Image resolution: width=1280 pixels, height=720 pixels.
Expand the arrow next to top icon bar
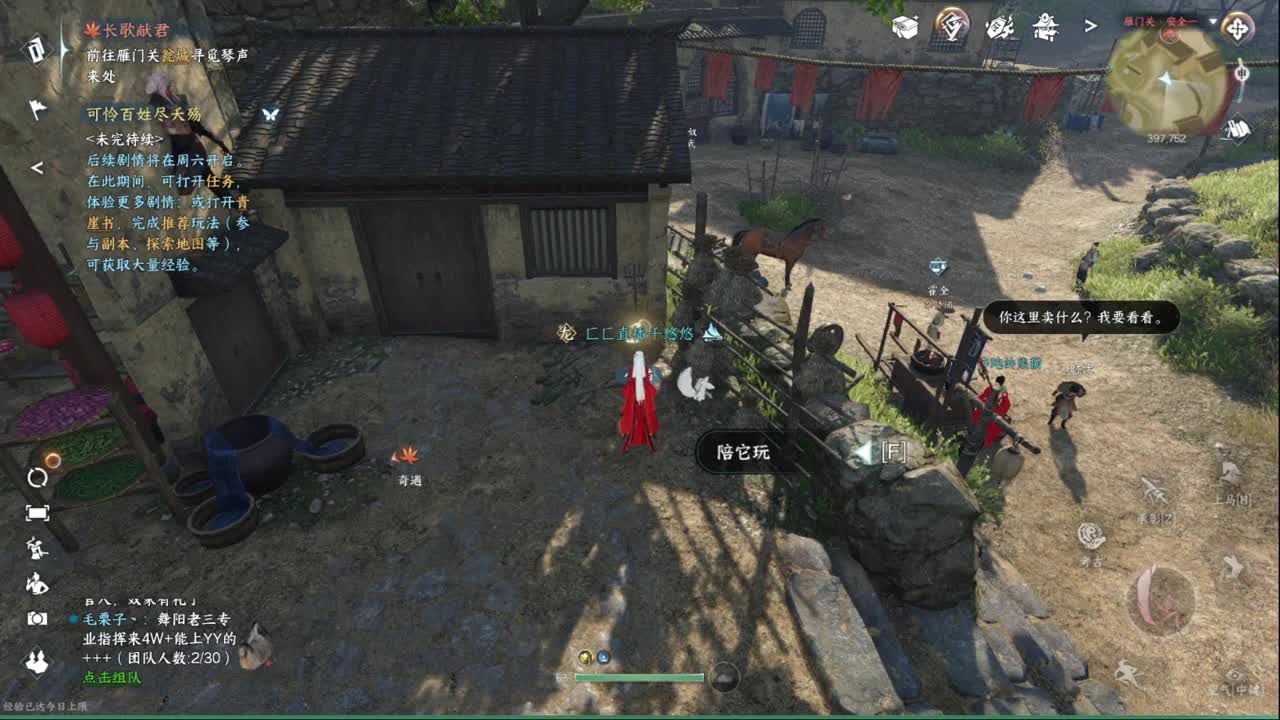click(x=1091, y=26)
